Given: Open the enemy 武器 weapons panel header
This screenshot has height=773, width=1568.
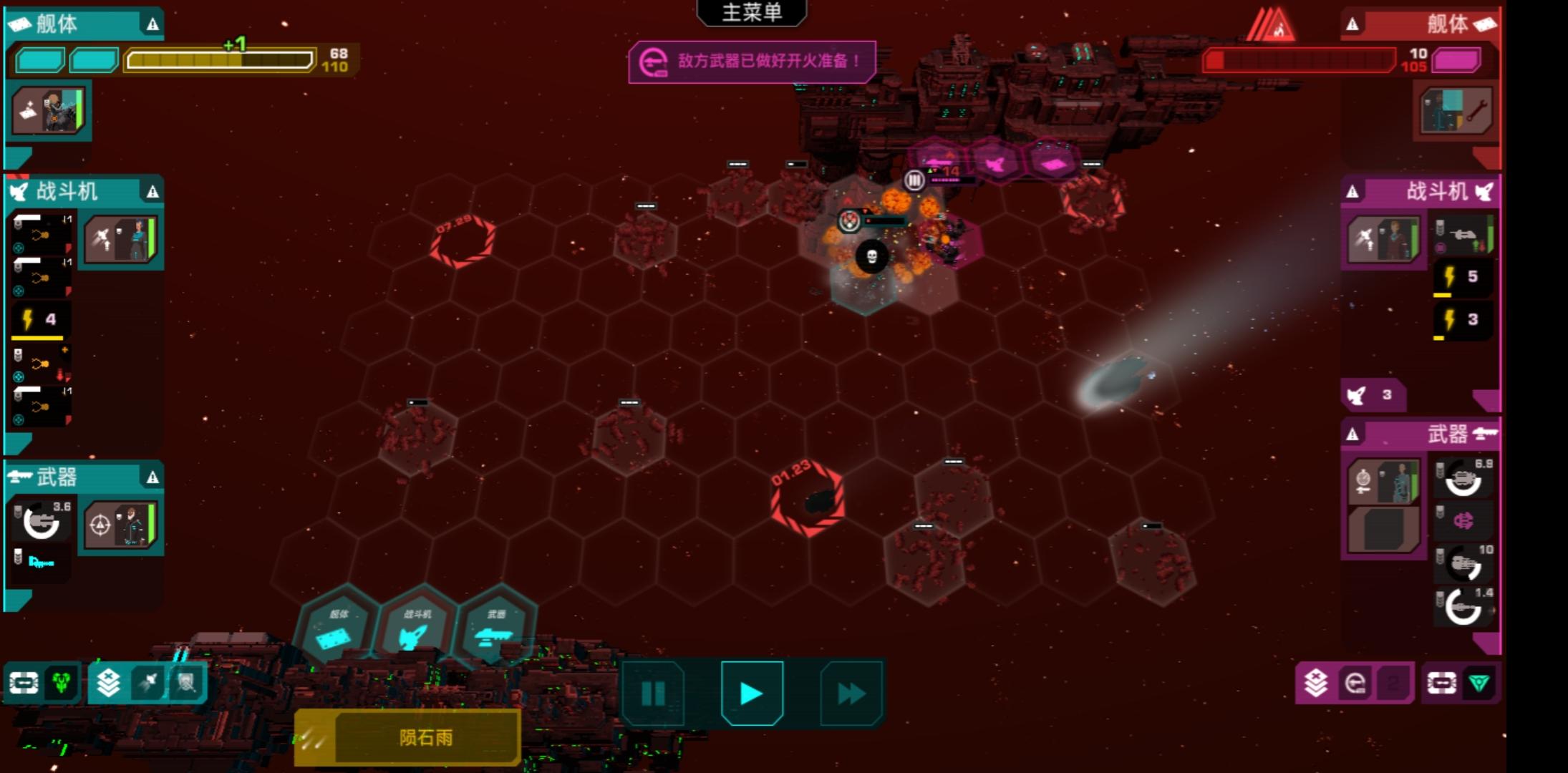Looking at the screenshot, I should click(1420, 434).
